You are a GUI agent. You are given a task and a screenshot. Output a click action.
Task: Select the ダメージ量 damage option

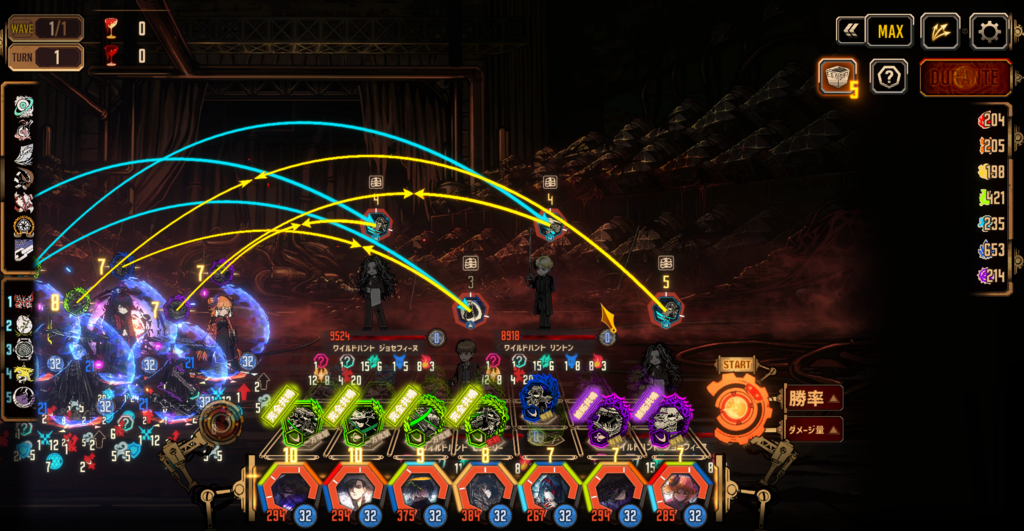(x=810, y=429)
